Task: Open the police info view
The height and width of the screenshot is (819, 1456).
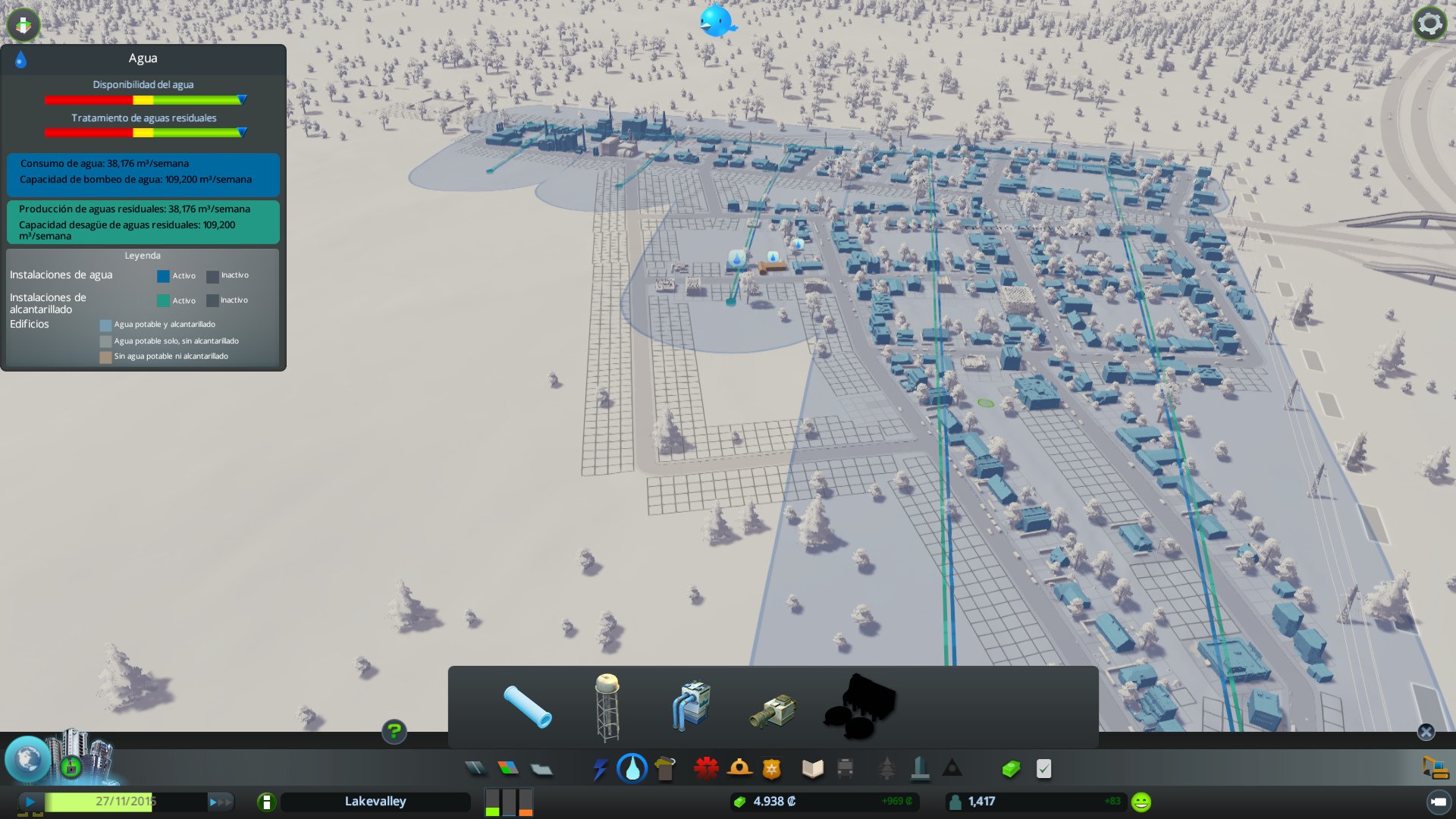Action: click(x=773, y=768)
